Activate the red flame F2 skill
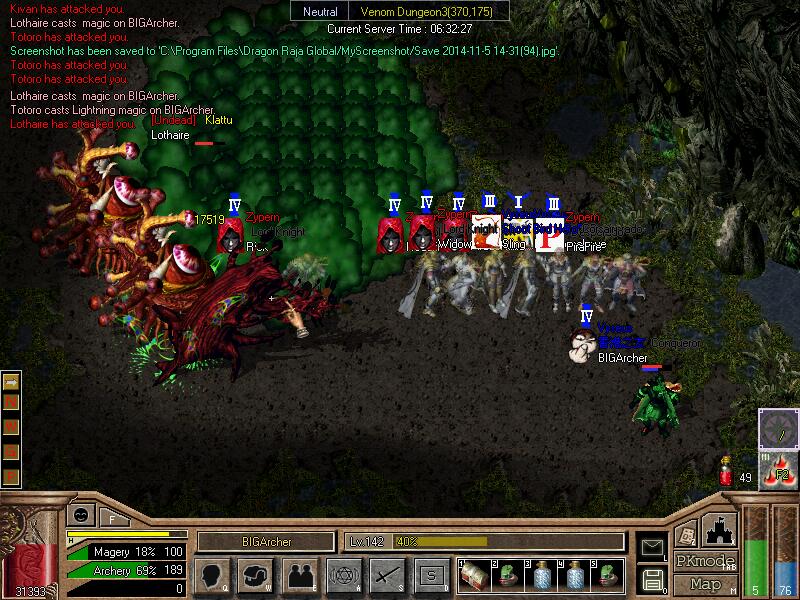This screenshot has height=600, width=800. pos(779,471)
